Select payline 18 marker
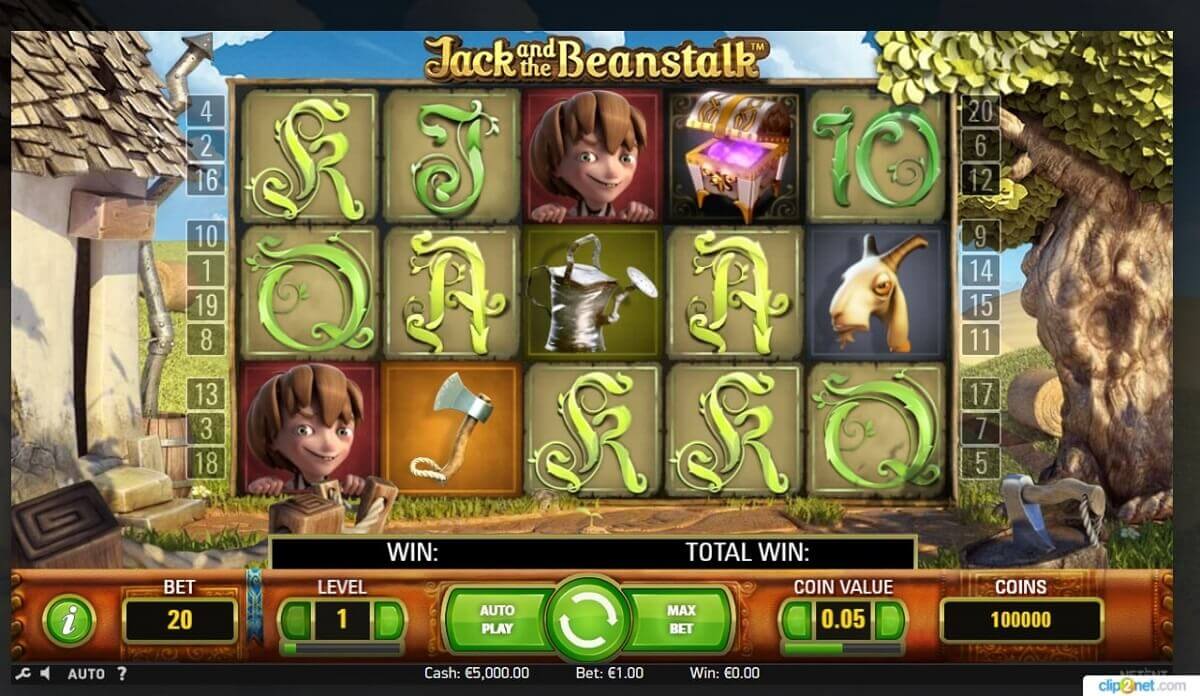The height and width of the screenshot is (696, 1200). point(206,463)
